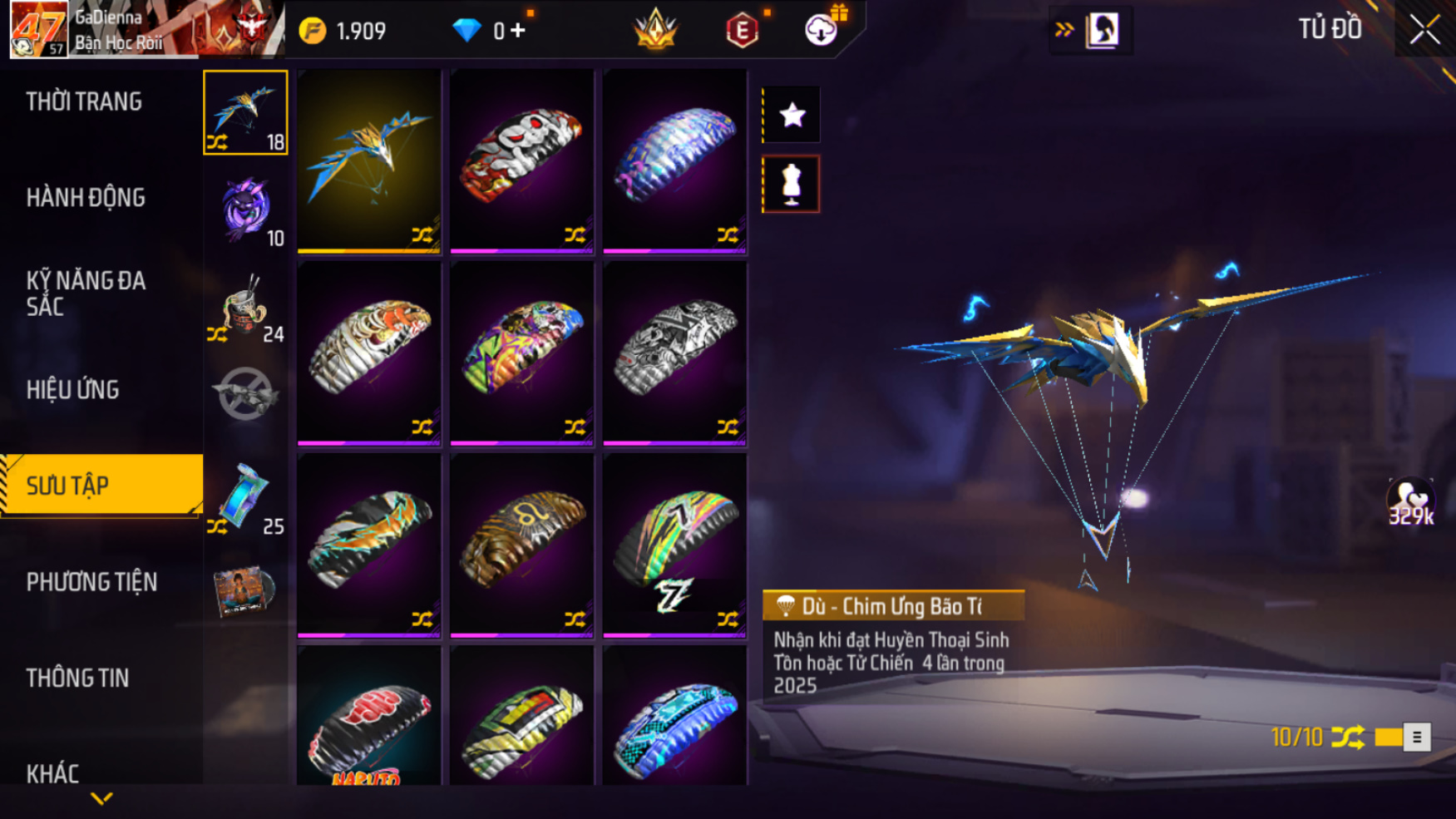Choose the skull-patterned parachute skin
The image size is (1456, 819).
point(521,161)
